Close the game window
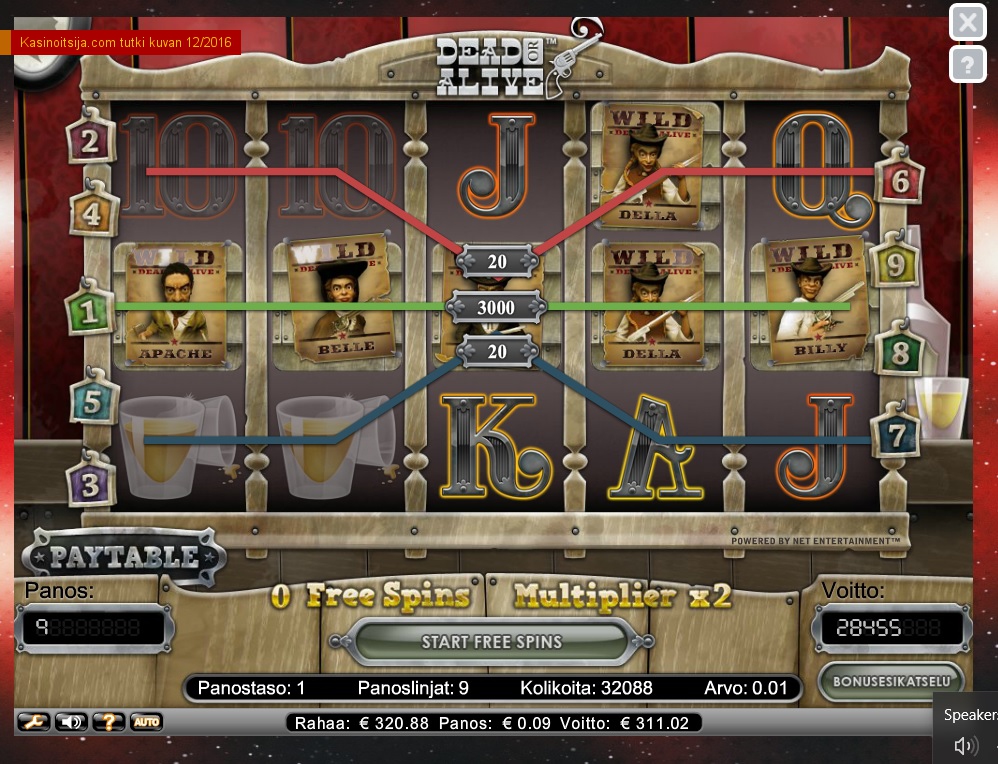Image resolution: width=998 pixels, height=764 pixels. (966, 22)
